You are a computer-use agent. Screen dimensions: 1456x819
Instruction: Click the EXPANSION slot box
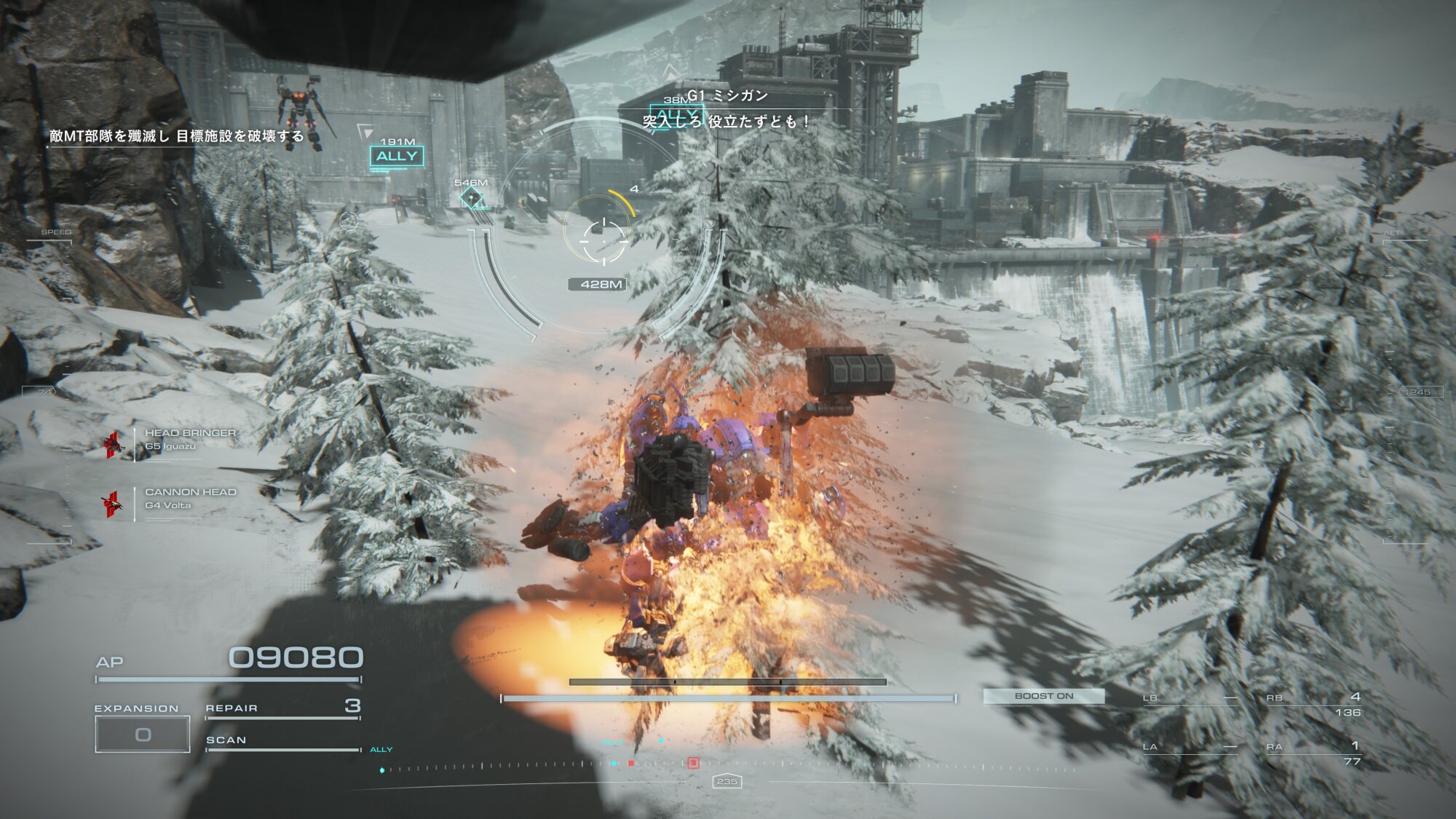pos(143,734)
